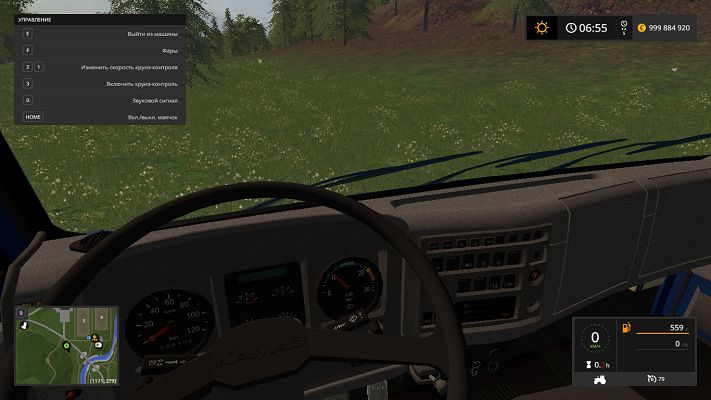Viewport: 711px width, 400px height.
Task: Open the minimap in the corner
Action: pos(66,346)
